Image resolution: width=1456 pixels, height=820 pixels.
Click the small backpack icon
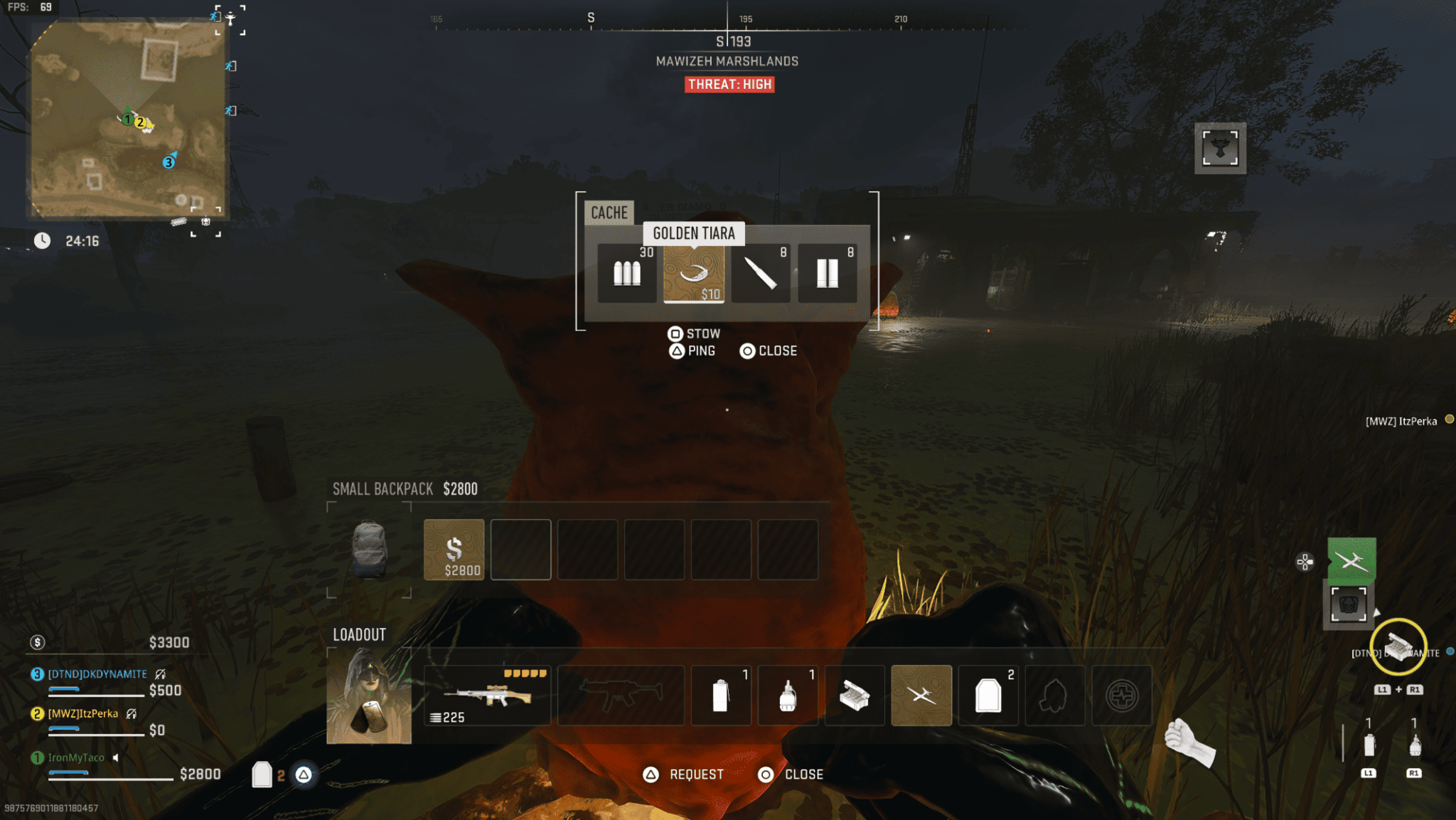click(x=369, y=549)
